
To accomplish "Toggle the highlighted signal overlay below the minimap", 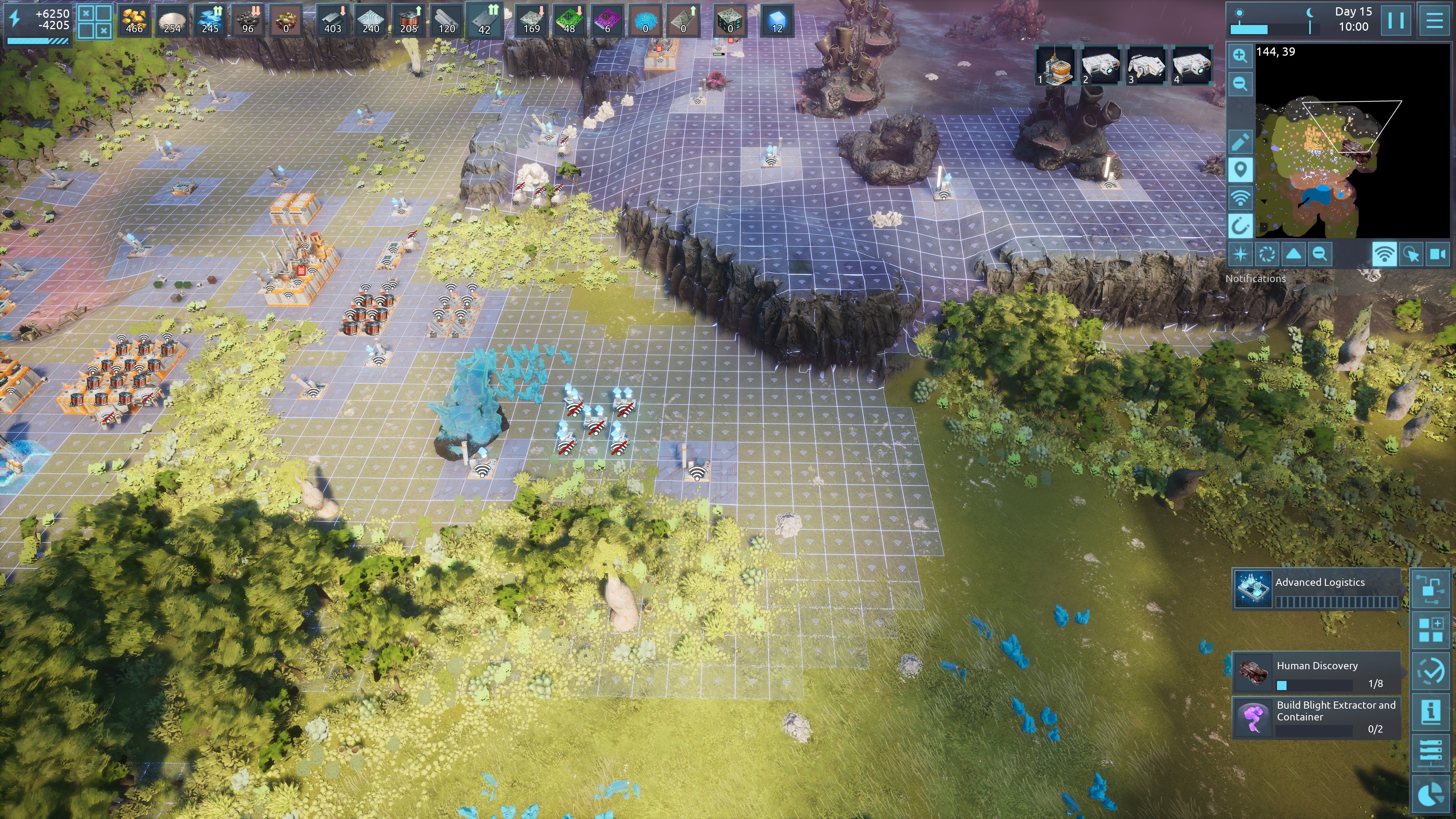I will coord(1384,254).
